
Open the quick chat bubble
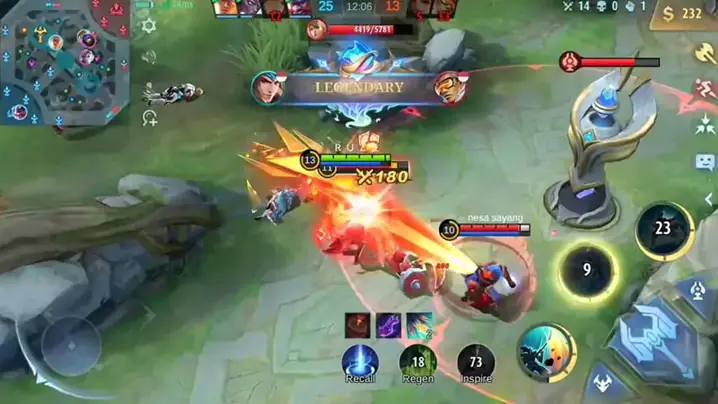tap(704, 162)
